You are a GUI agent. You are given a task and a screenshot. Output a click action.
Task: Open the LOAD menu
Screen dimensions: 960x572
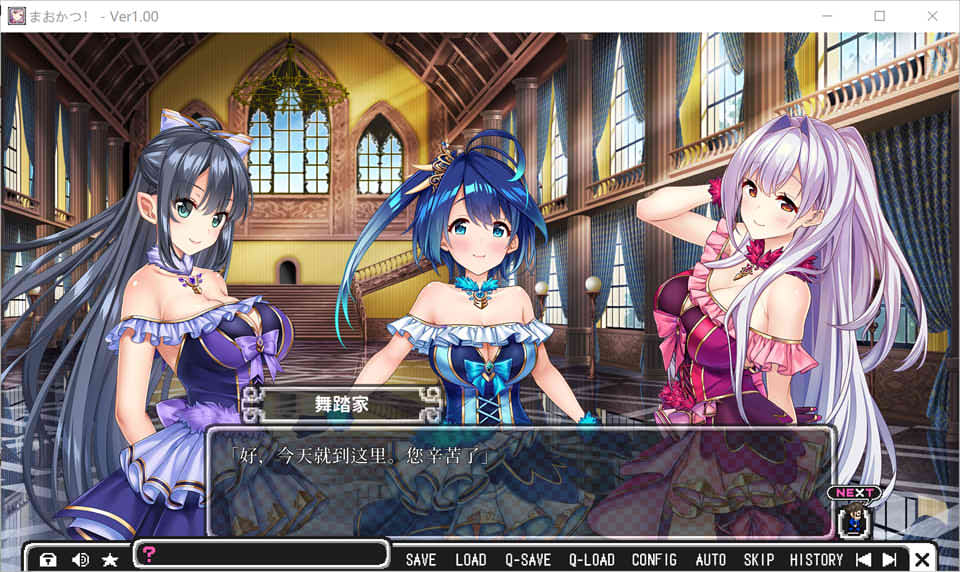click(470, 560)
